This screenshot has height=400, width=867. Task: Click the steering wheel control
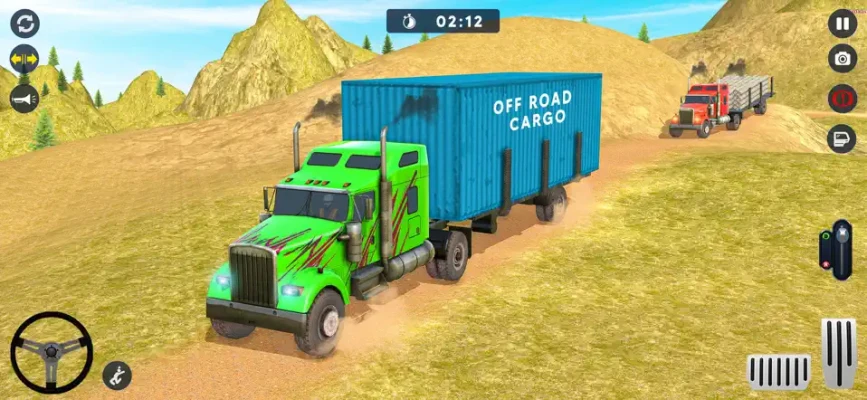(51, 351)
